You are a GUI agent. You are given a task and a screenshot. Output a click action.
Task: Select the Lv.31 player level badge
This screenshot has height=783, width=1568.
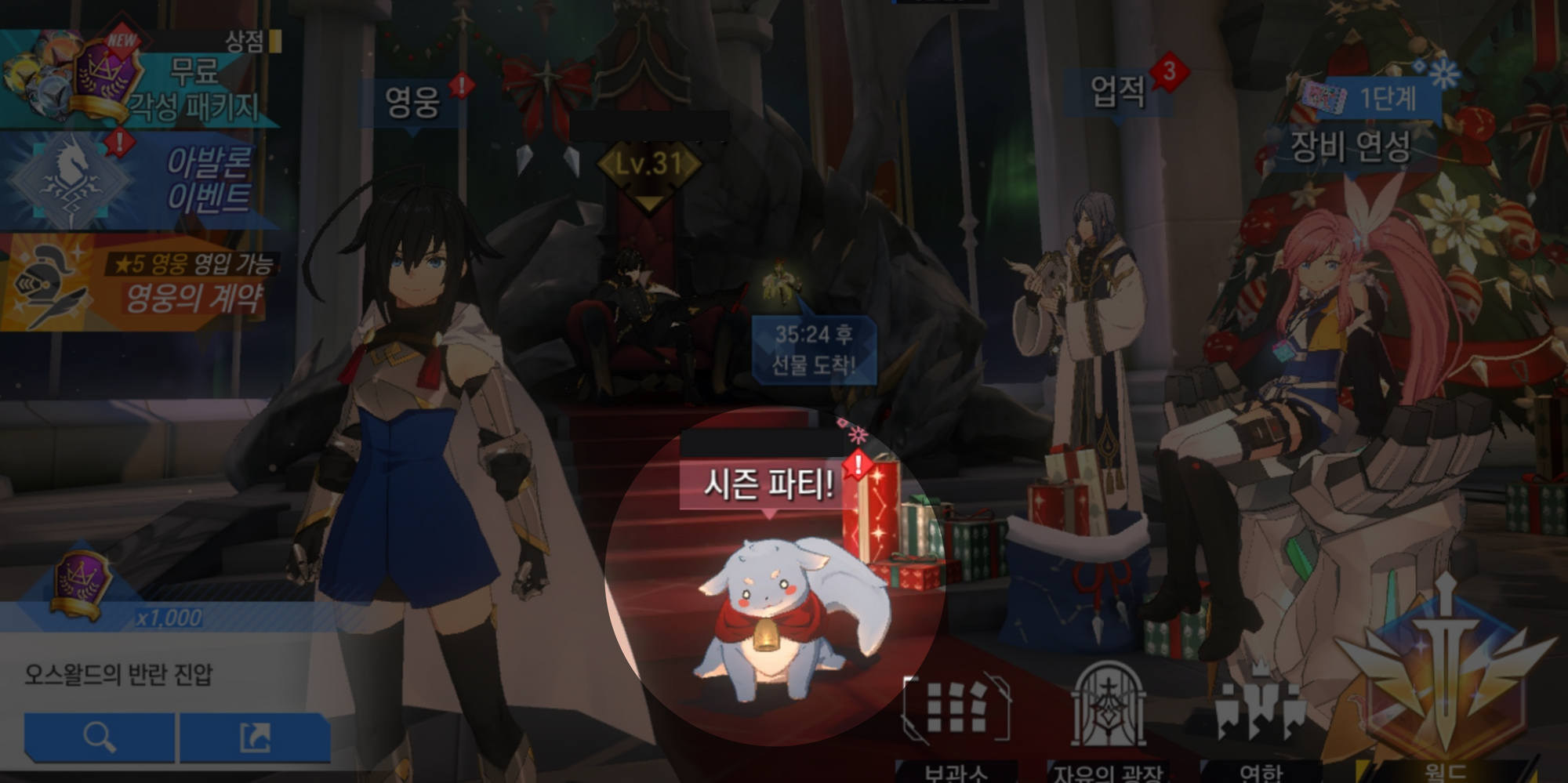point(649,165)
